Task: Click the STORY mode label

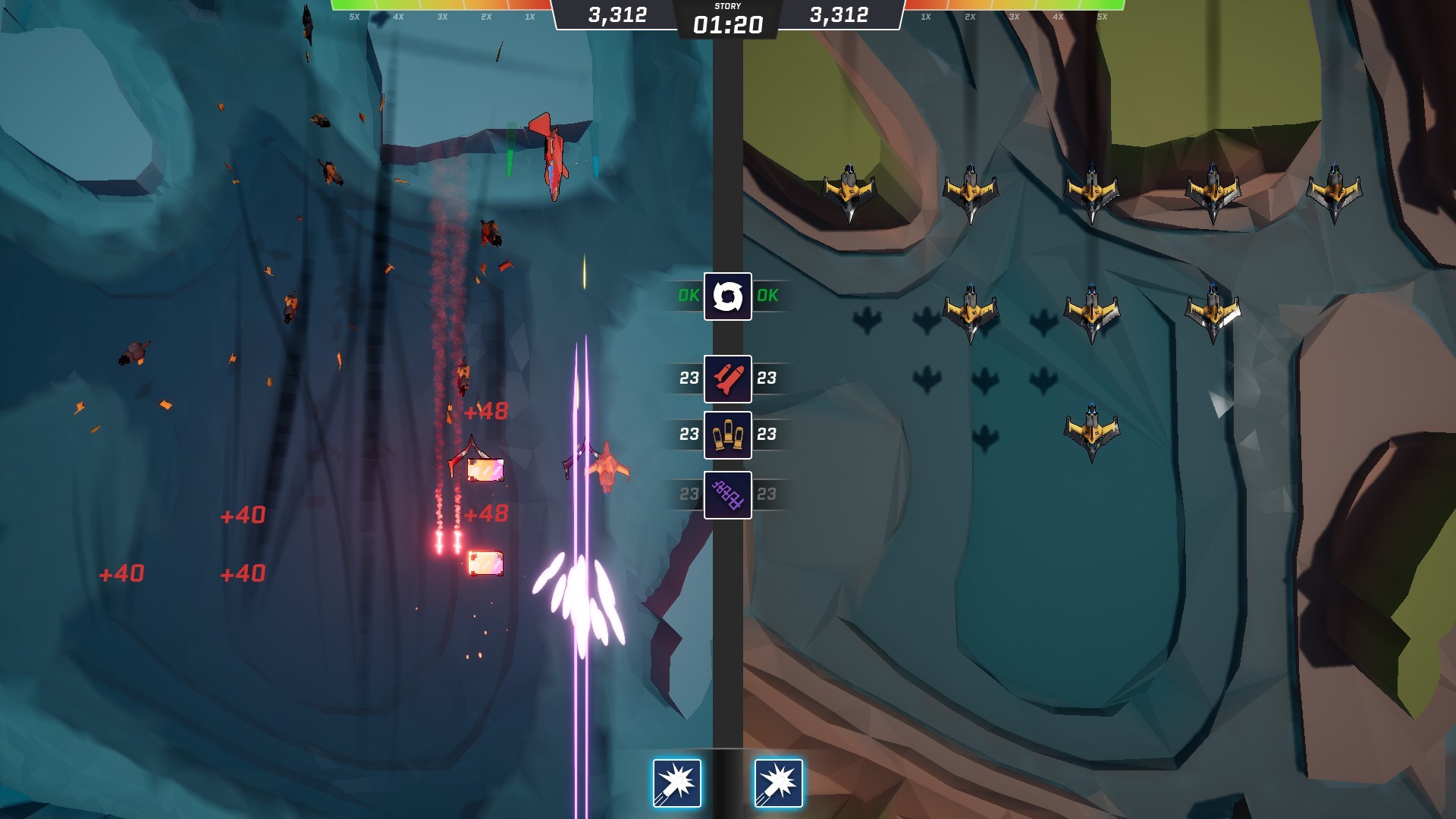Action: tap(727, 6)
